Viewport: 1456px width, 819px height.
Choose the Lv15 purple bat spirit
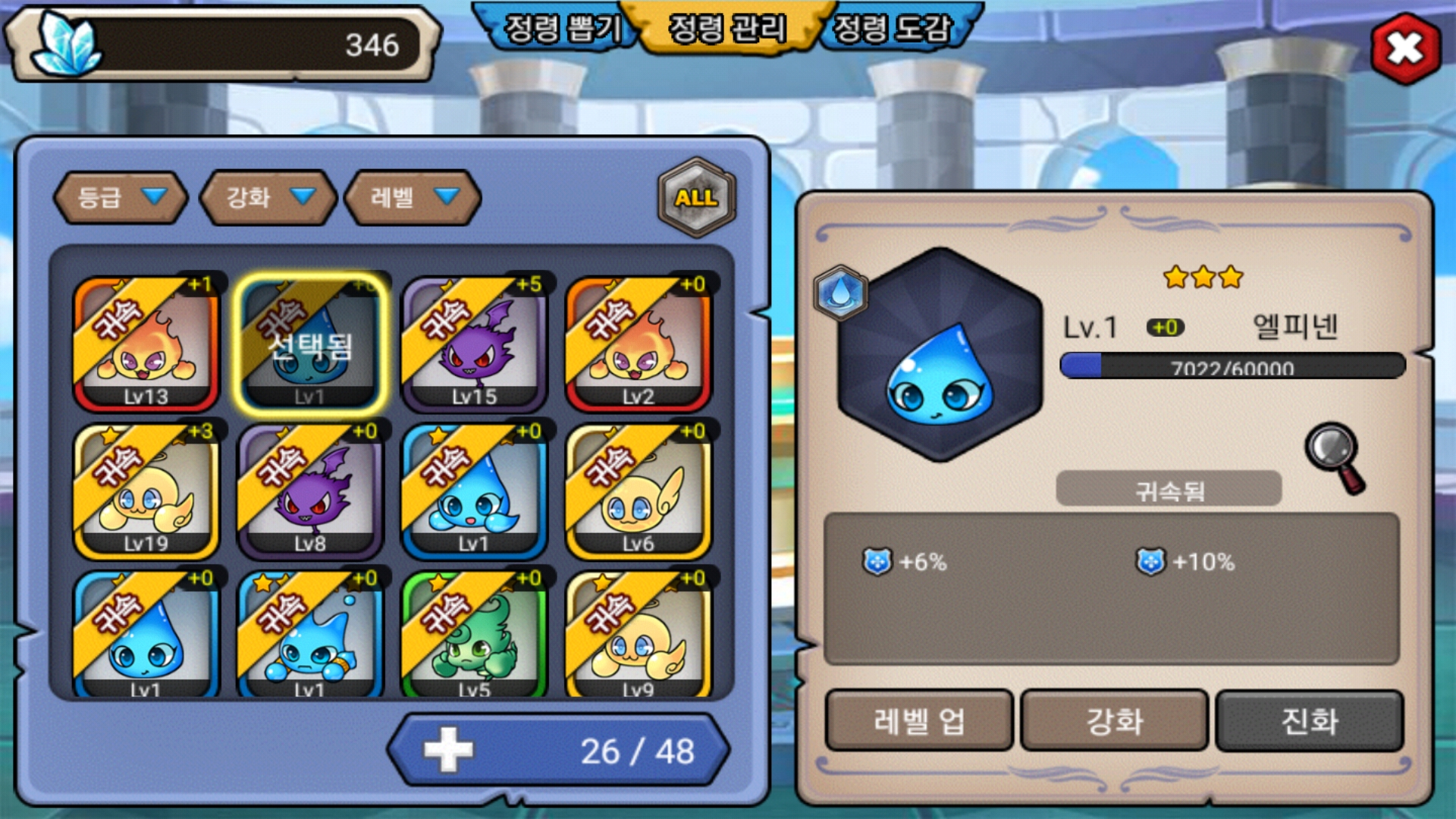[x=474, y=344]
